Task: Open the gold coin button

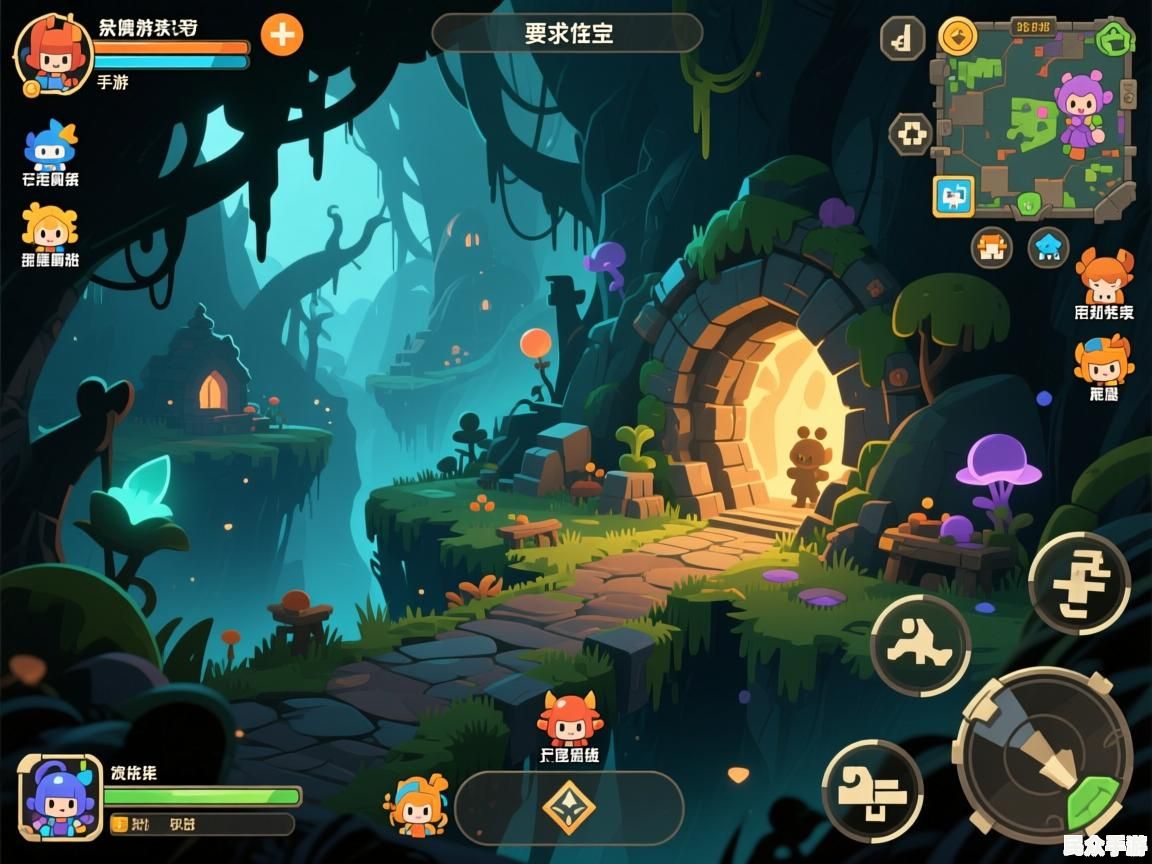Action: (x=958, y=37)
